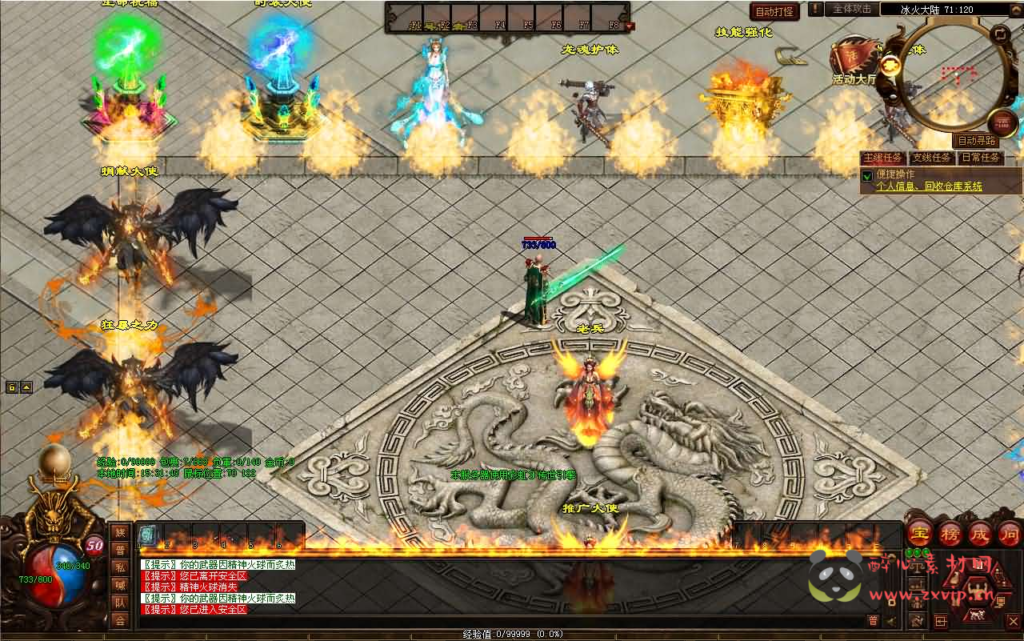Select the 私 private chat channel
1024x641 pixels.
point(120,567)
